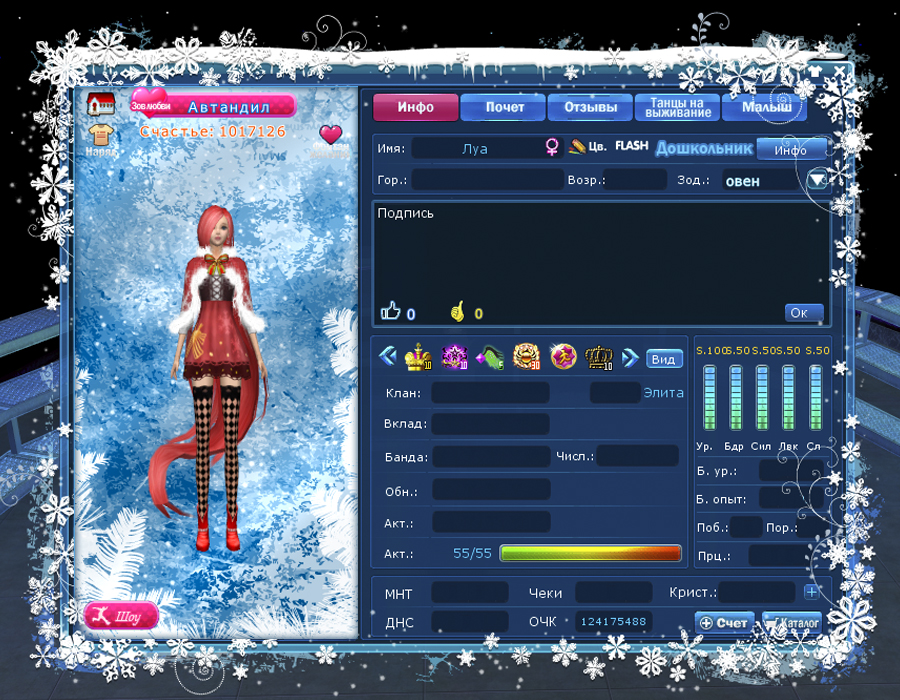Add crystals with the plus button
The image size is (900, 700).
[811, 592]
